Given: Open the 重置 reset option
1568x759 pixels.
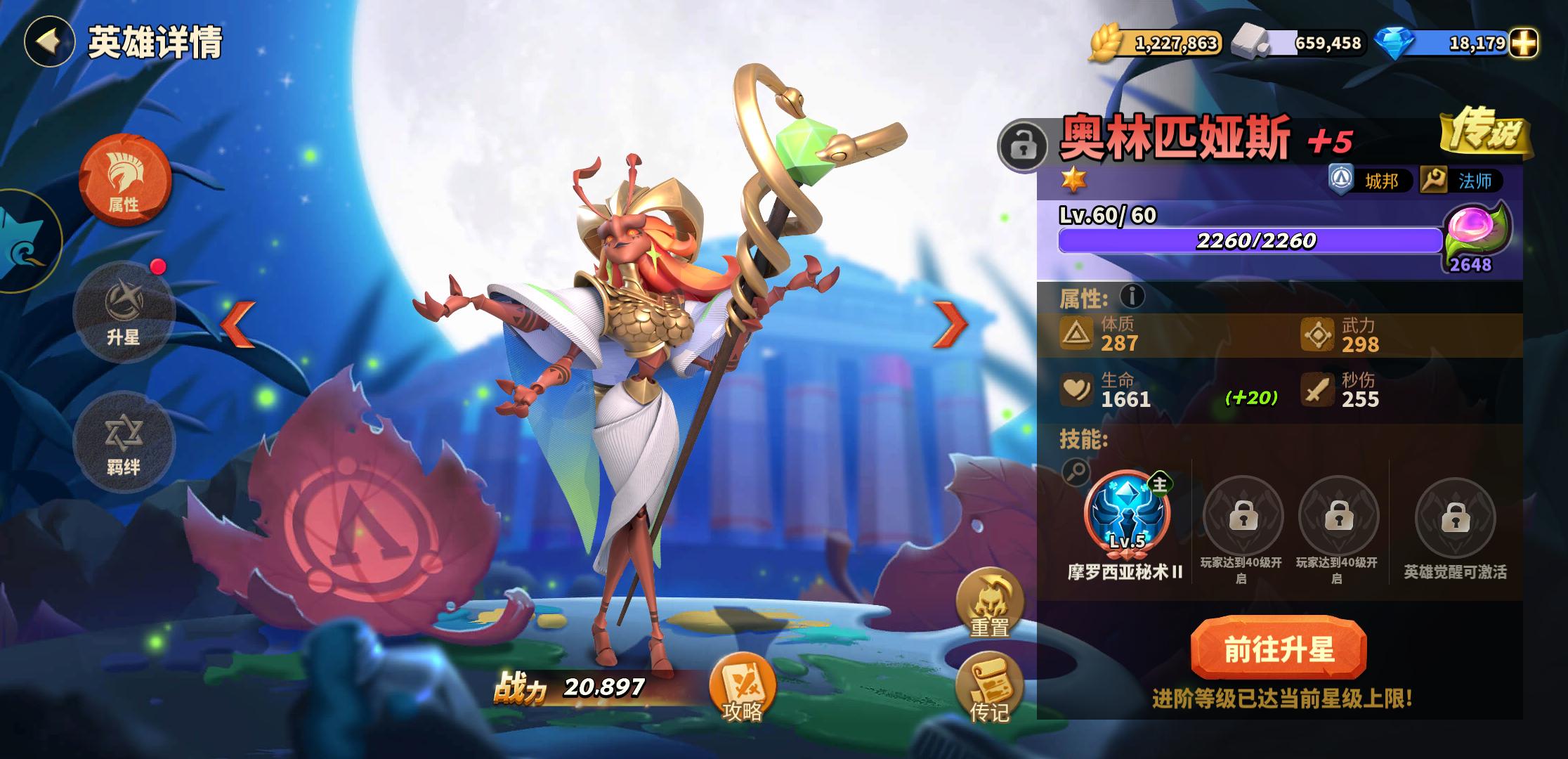Looking at the screenshot, I should 989,604.
